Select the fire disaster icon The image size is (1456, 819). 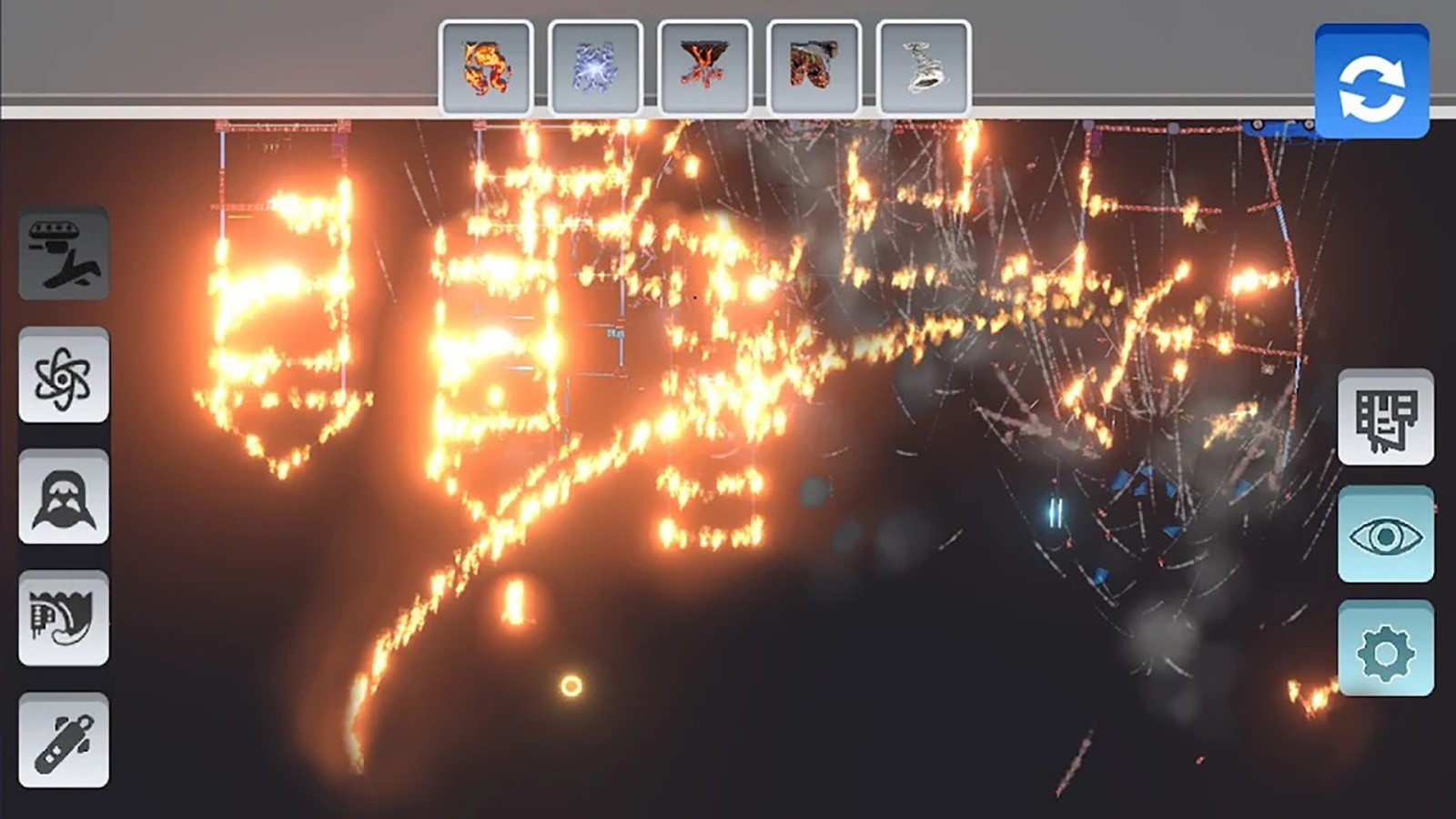tap(486, 68)
